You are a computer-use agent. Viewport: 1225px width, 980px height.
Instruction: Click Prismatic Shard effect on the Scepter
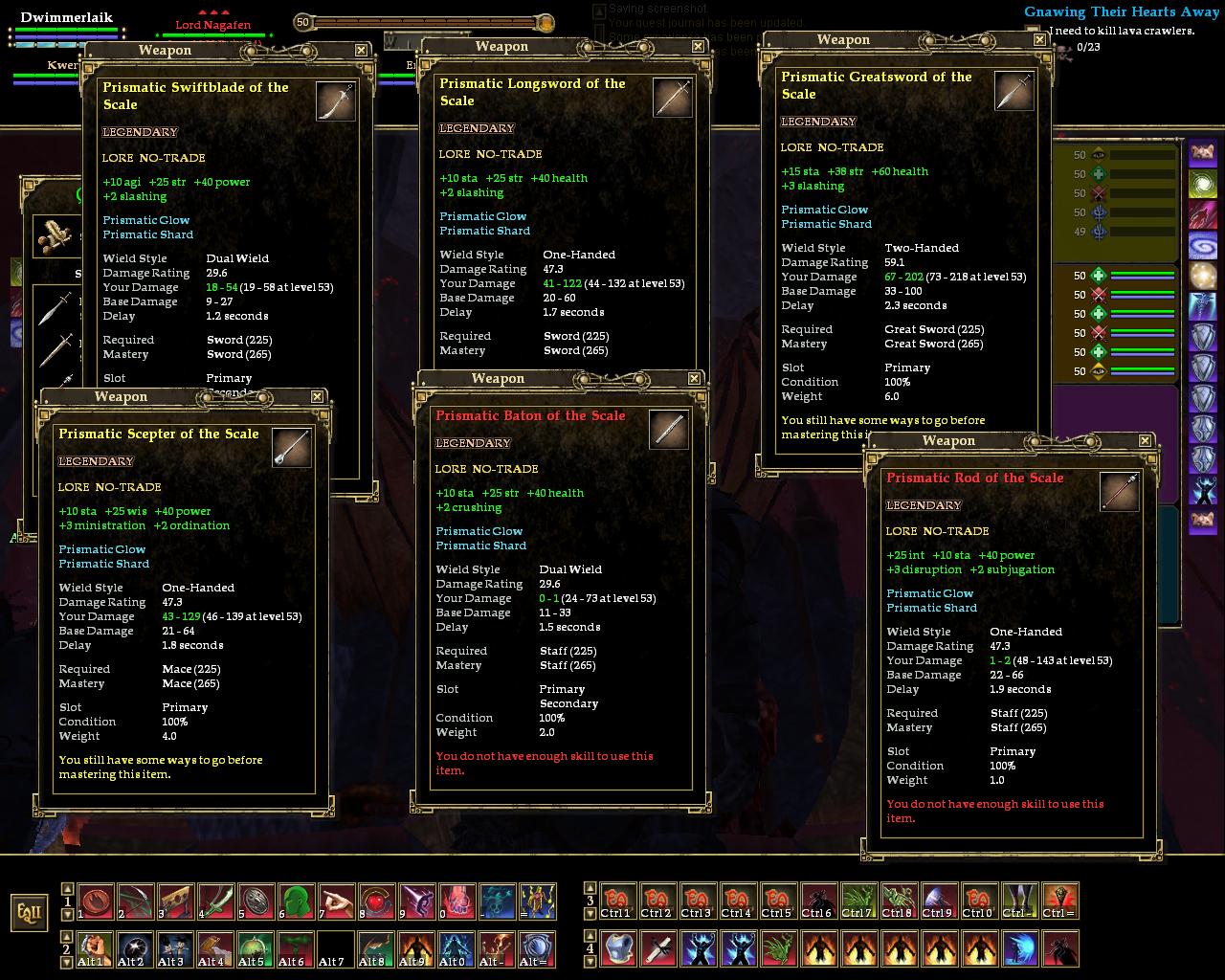pos(103,564)
